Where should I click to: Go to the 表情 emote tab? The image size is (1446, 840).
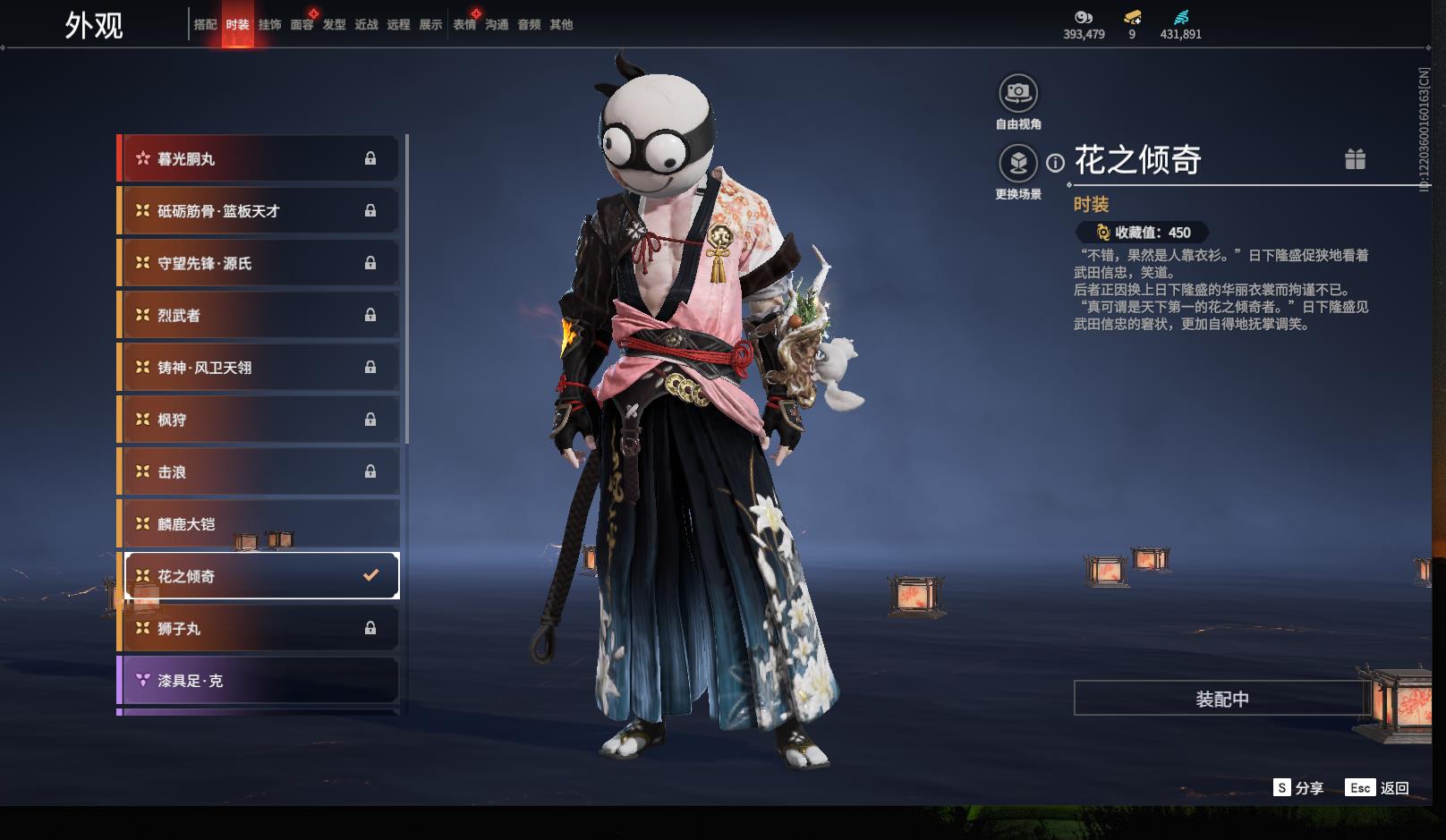pyautogui.click(x=464, y=24)
